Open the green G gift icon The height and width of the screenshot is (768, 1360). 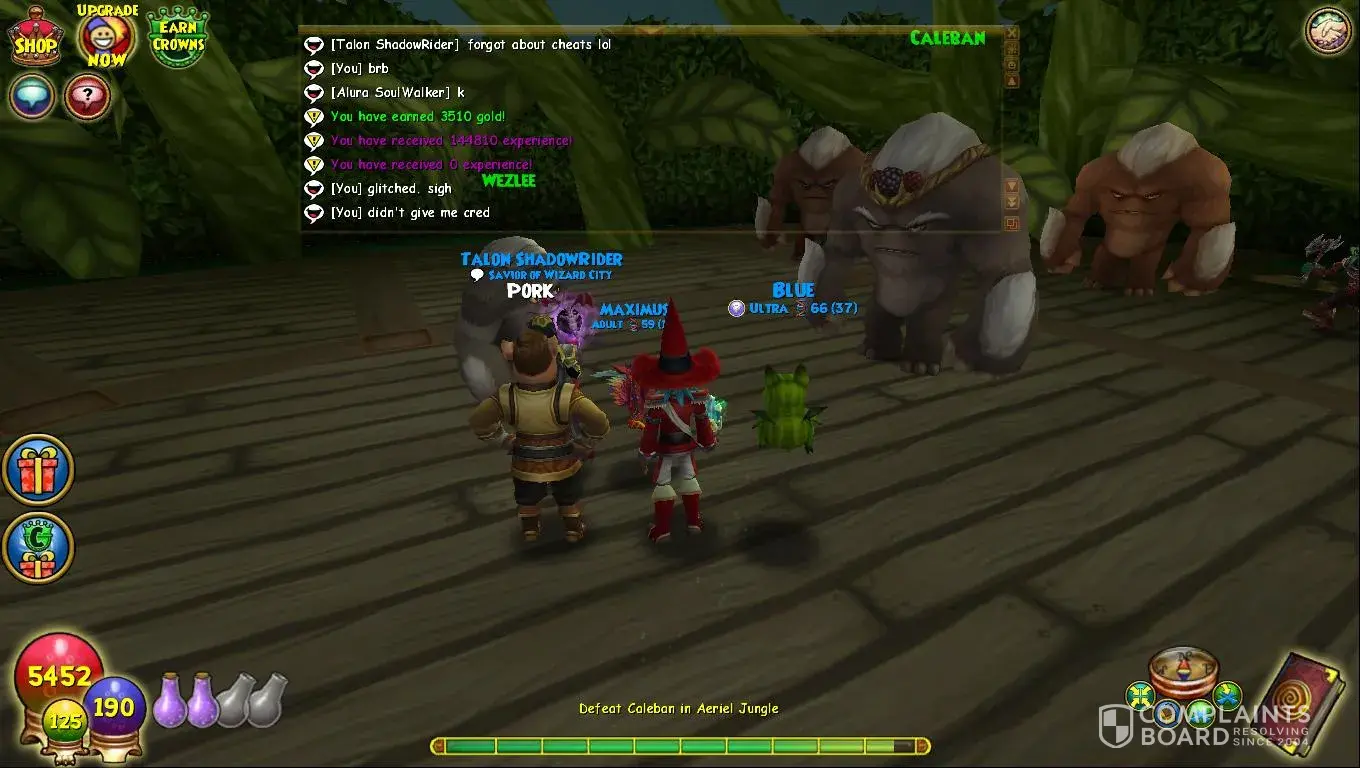tap(38, 548)
